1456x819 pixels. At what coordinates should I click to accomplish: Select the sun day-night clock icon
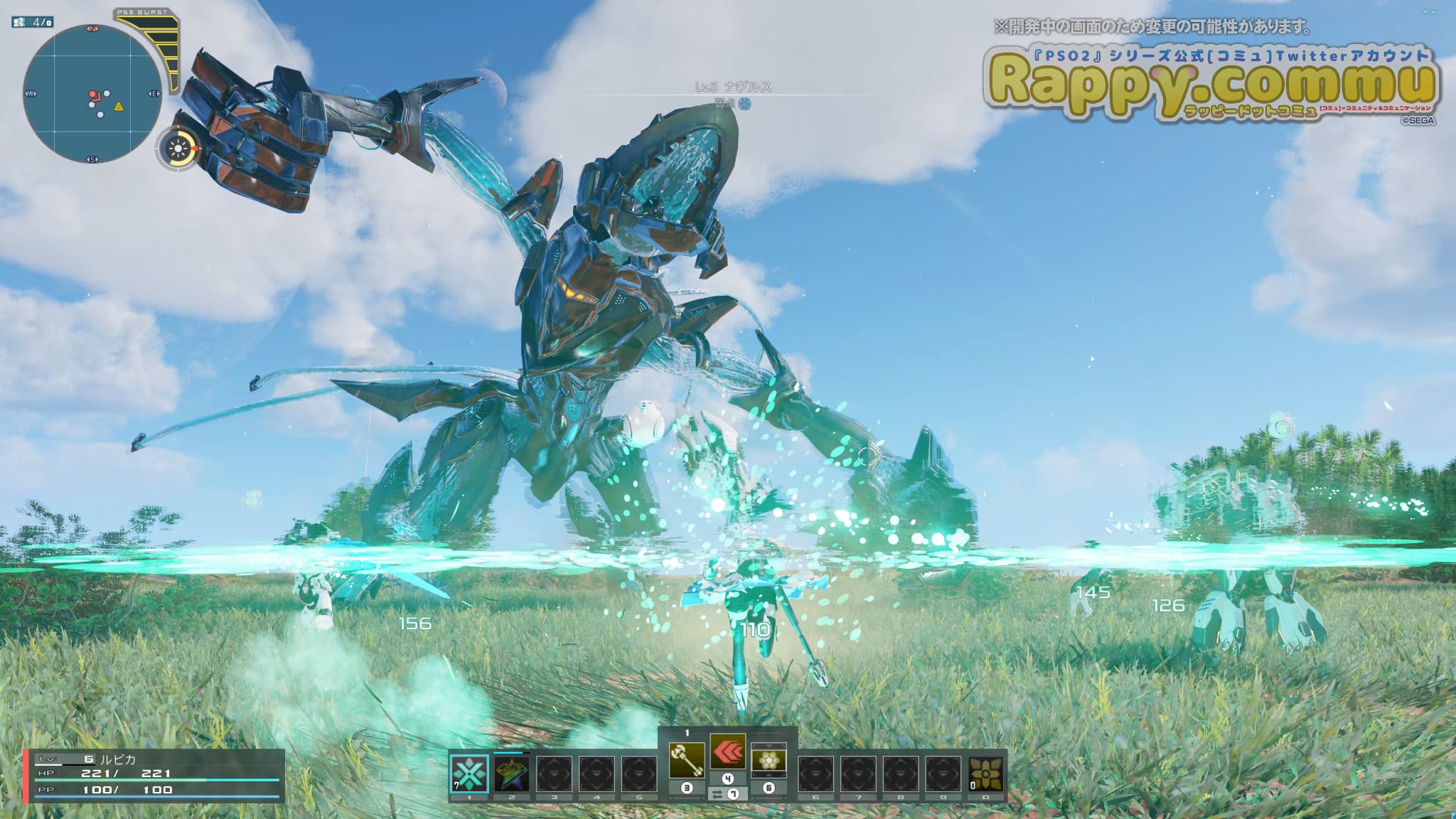pos(178,149)
